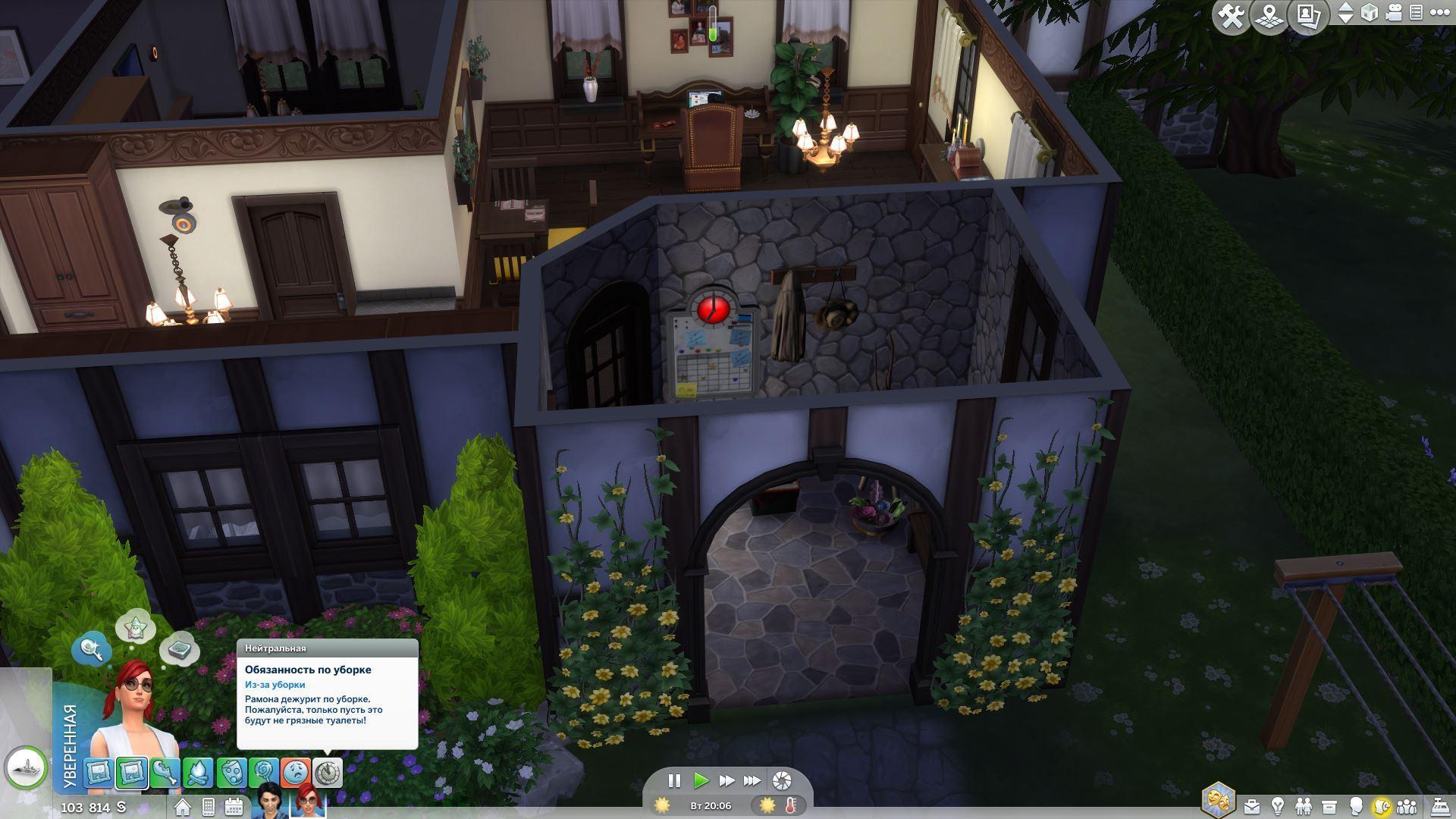Open the camera controls icon
Screen dimensions: 1456x819
(x=1393, y=13)
